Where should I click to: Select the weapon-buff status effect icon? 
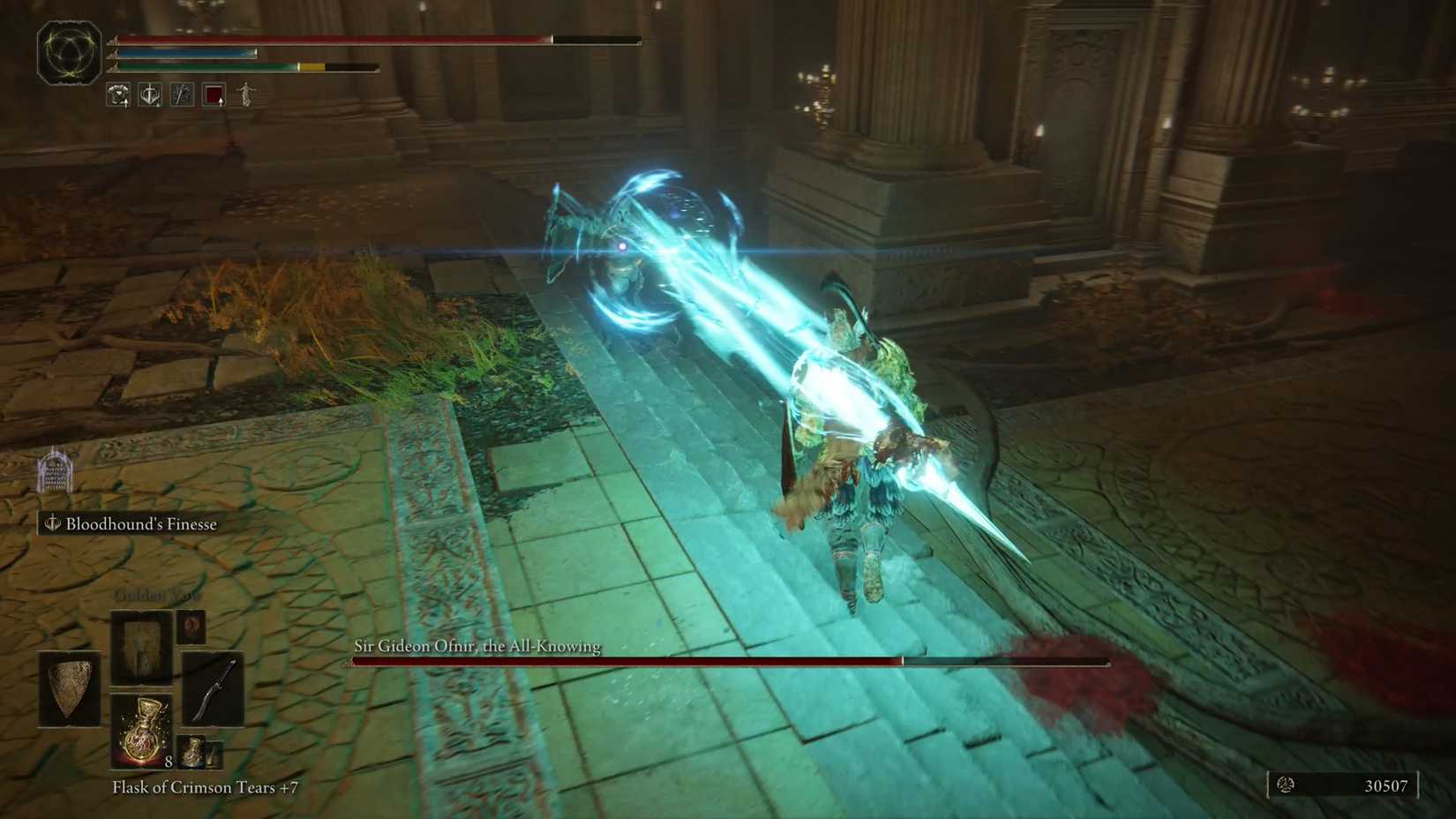click(182, 95)
